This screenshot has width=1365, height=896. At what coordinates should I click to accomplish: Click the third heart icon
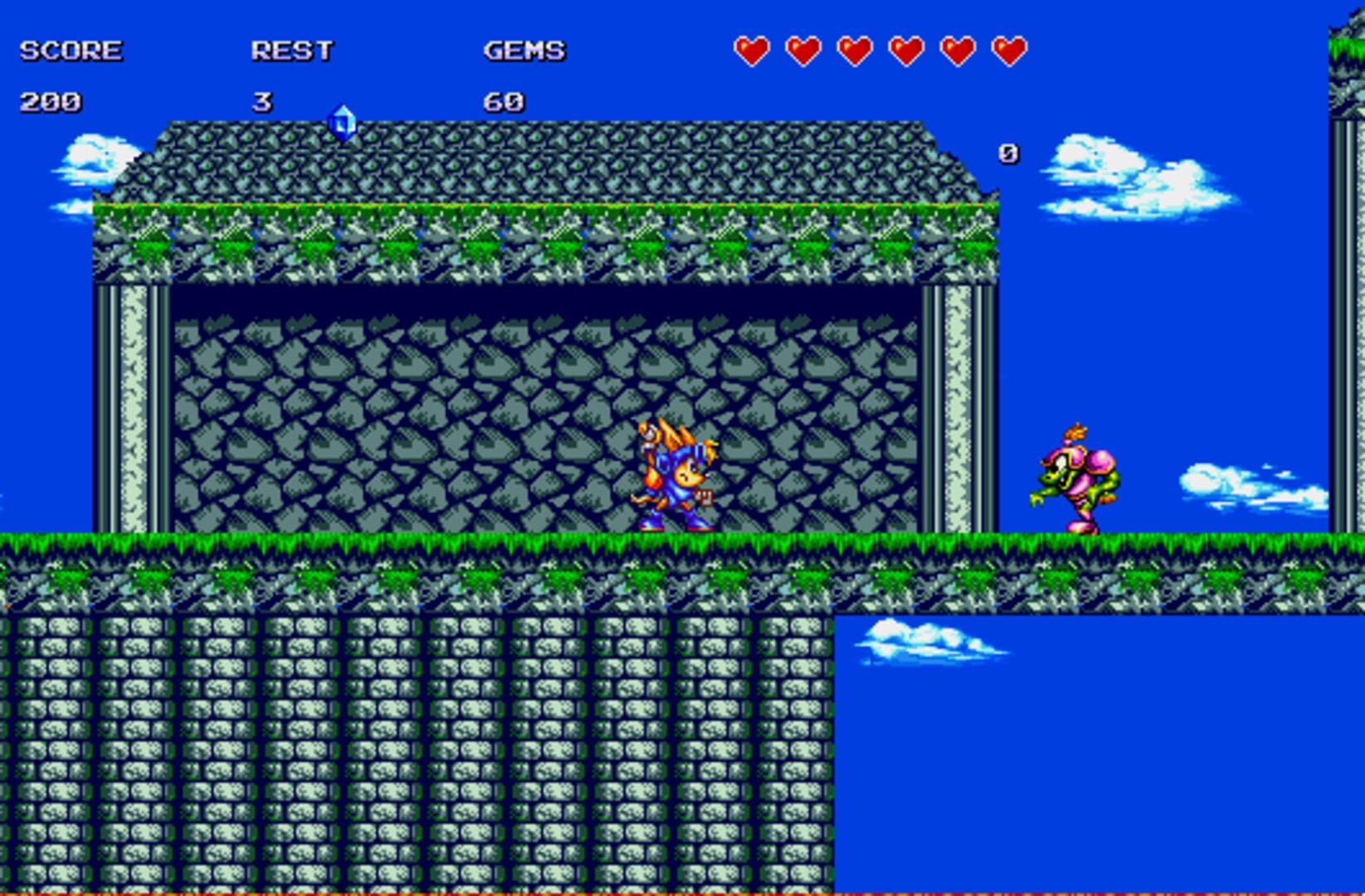pyautogui.click(x=855, y=50)
